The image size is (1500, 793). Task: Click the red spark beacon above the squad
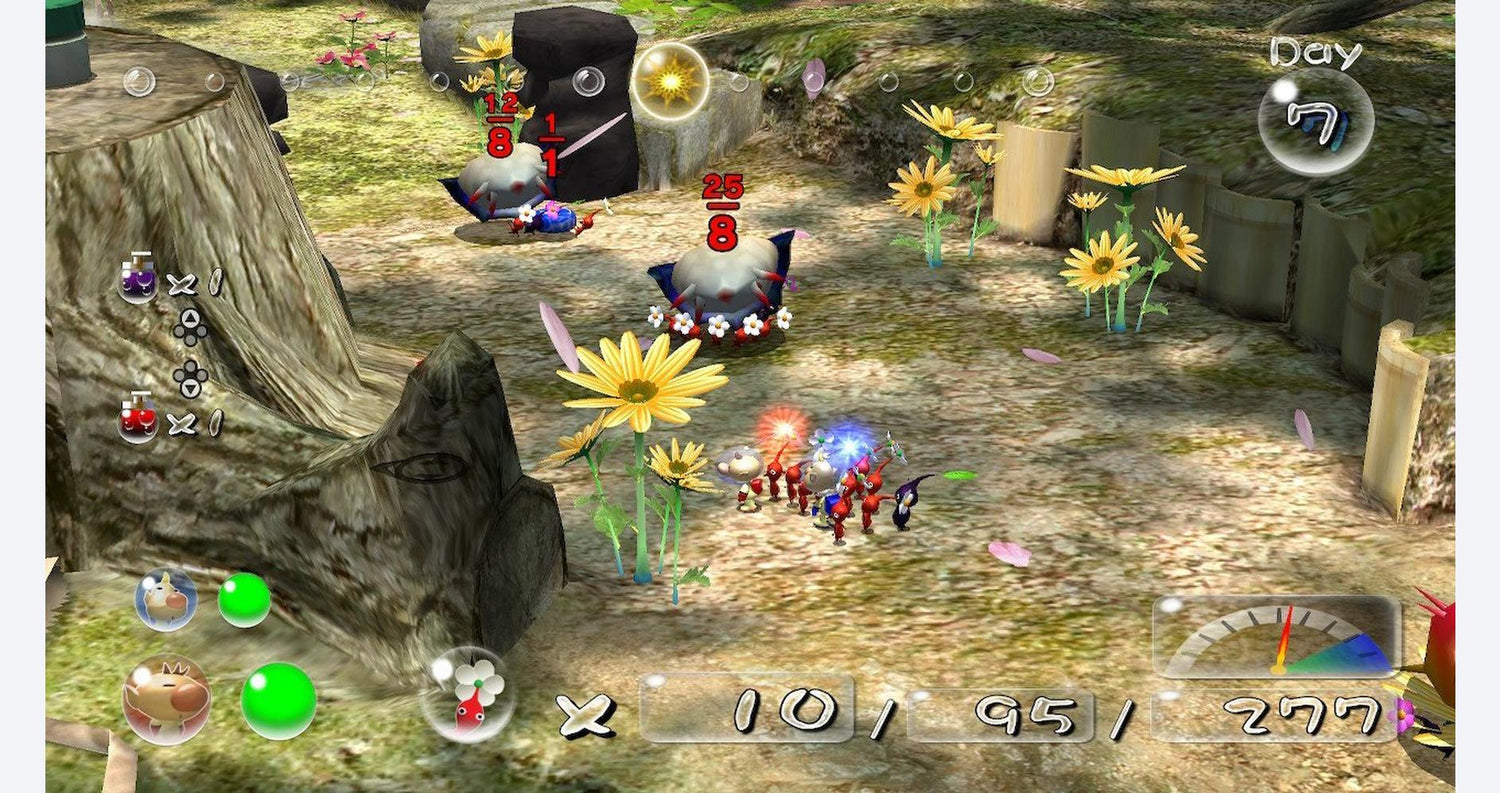pos(785,425)
